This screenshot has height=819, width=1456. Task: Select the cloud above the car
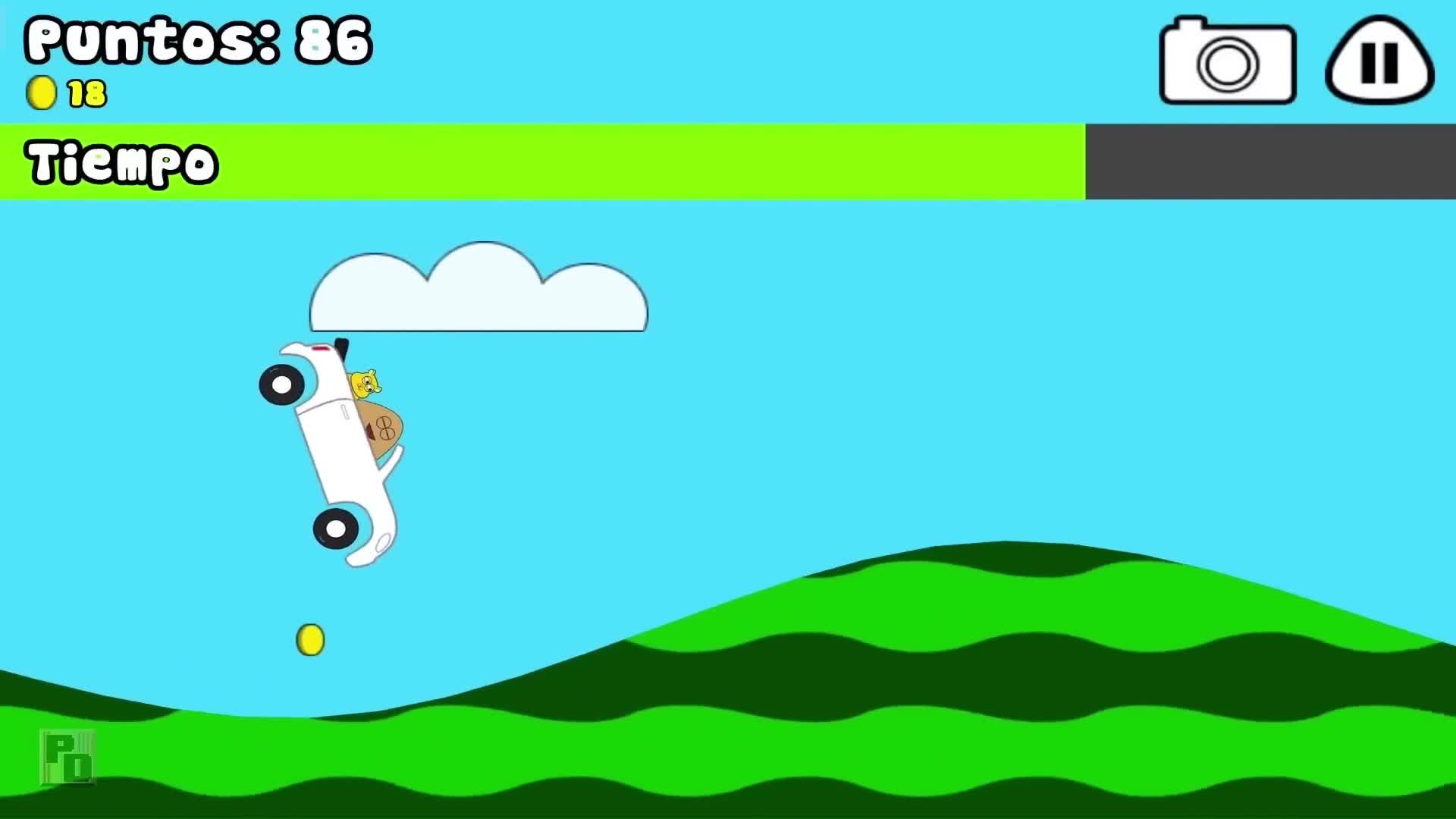pyautogui.click(x=478, y=292)
